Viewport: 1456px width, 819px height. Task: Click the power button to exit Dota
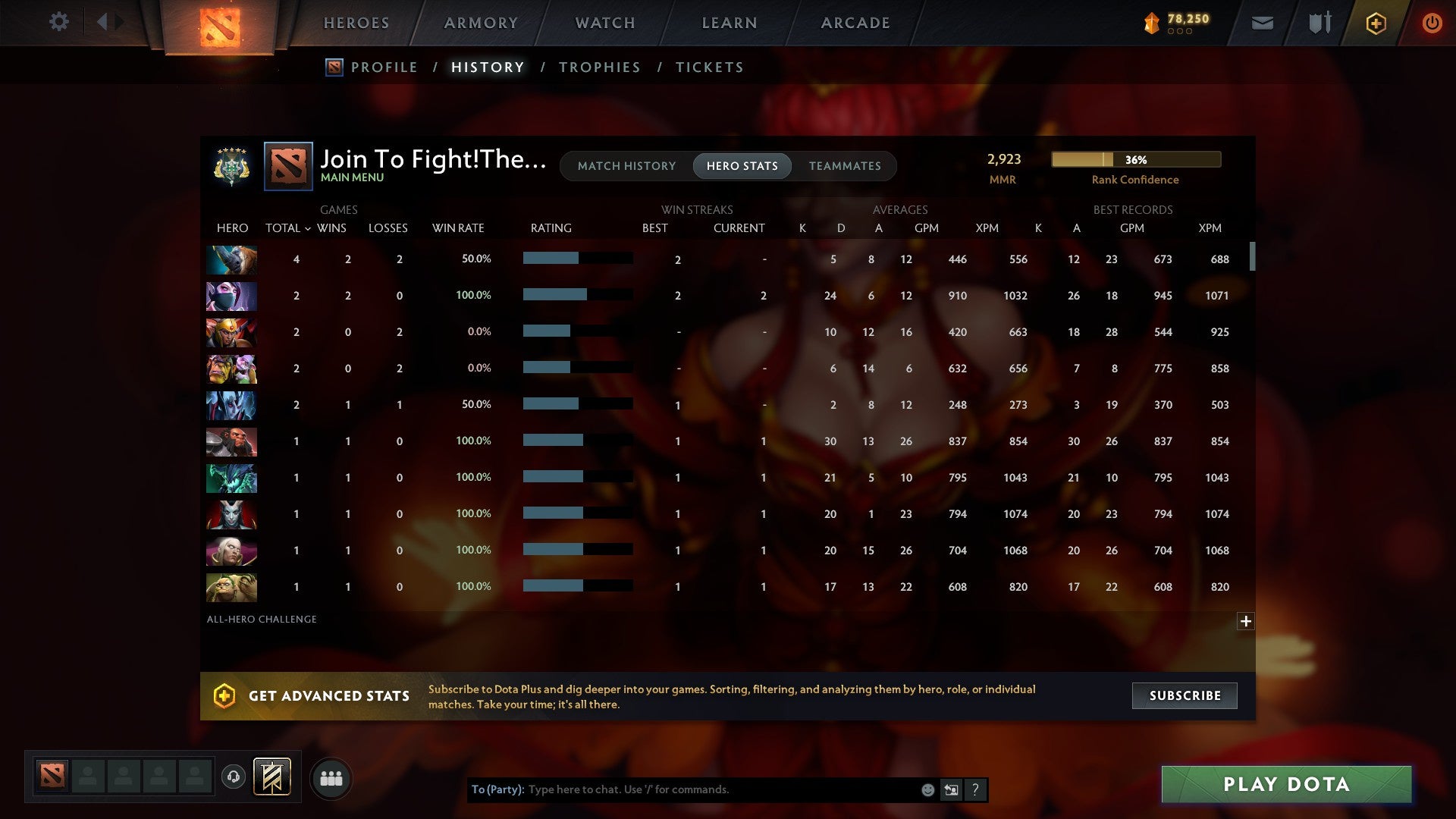point(1432,23)
